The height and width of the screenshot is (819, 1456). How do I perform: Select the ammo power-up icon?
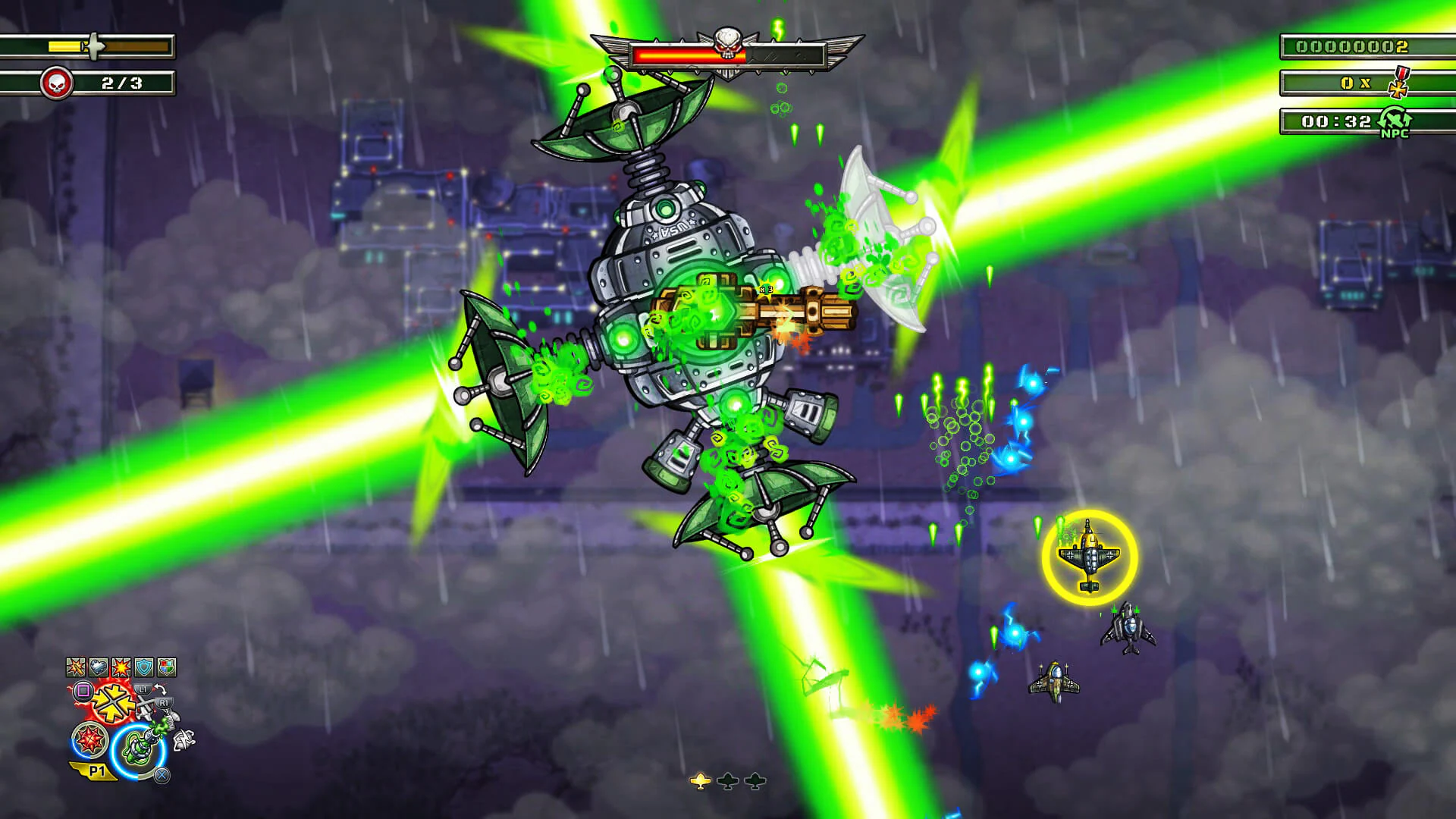[76, 666]
